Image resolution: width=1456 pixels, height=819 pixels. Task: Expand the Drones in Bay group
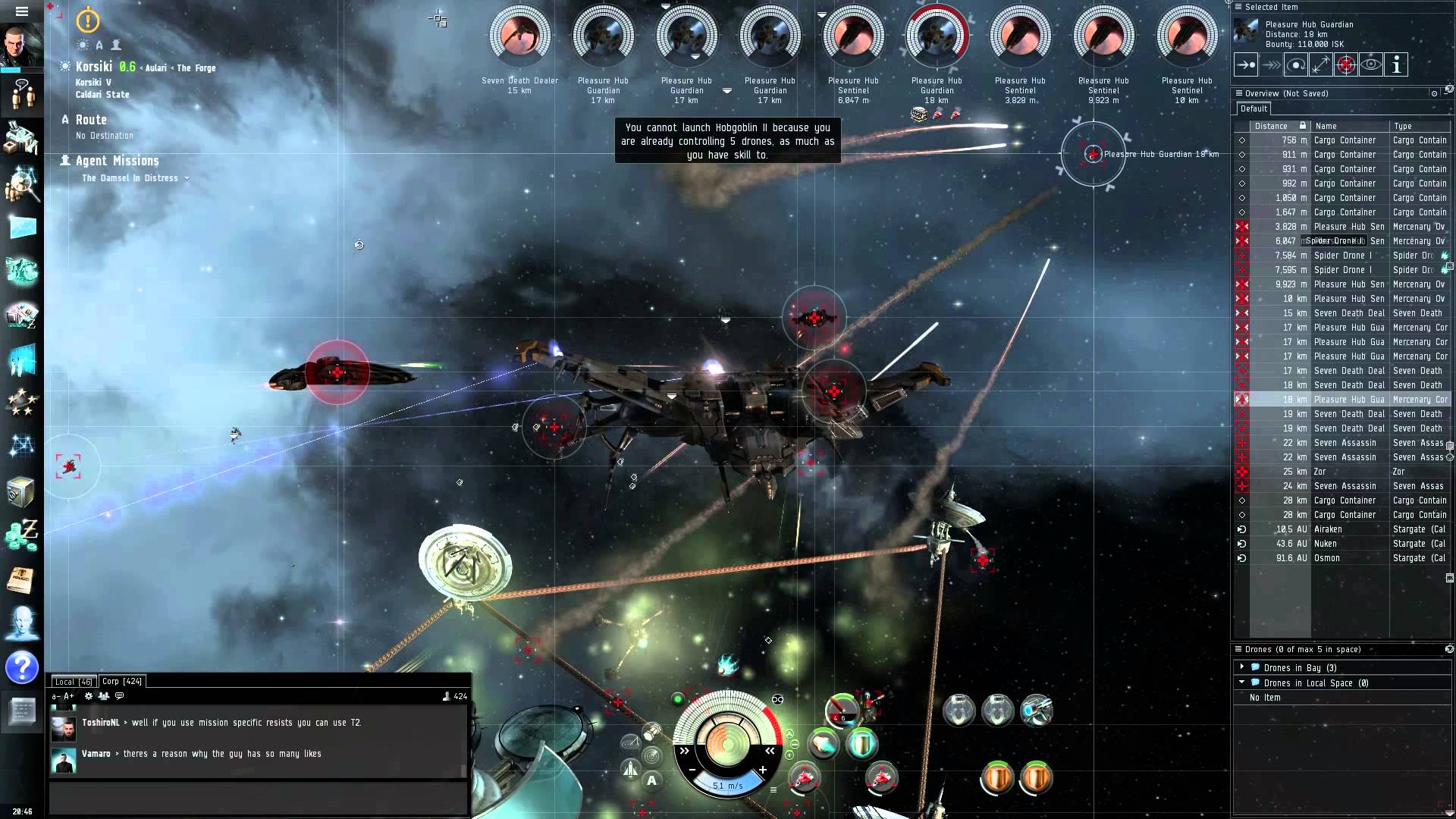[x=1242, y=667]
